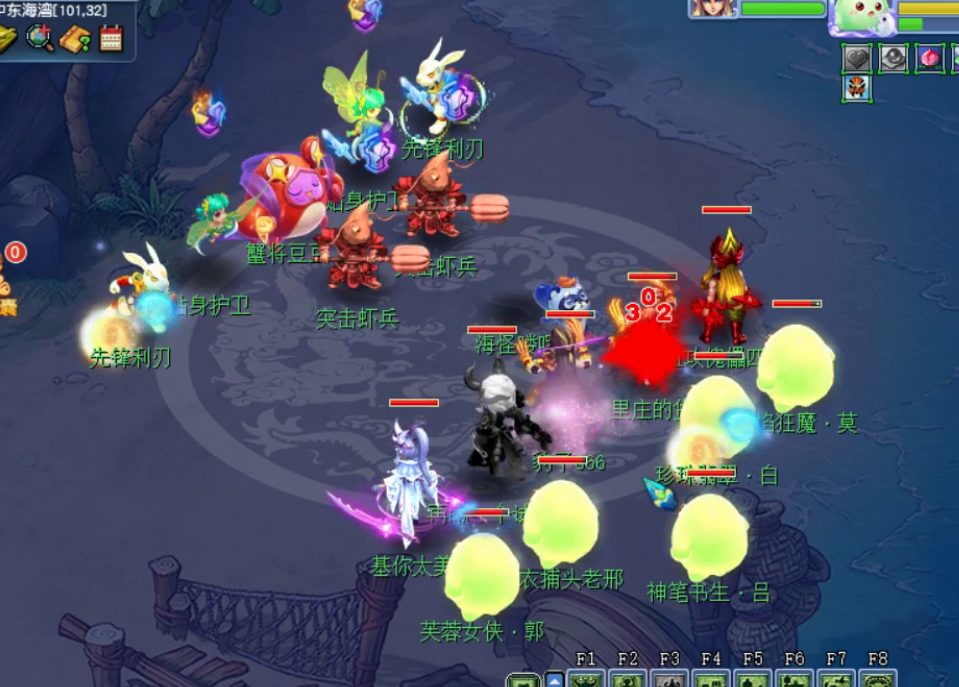Activate the F1 hotbar skill slot
959x687 pixels.
(586, 679)
